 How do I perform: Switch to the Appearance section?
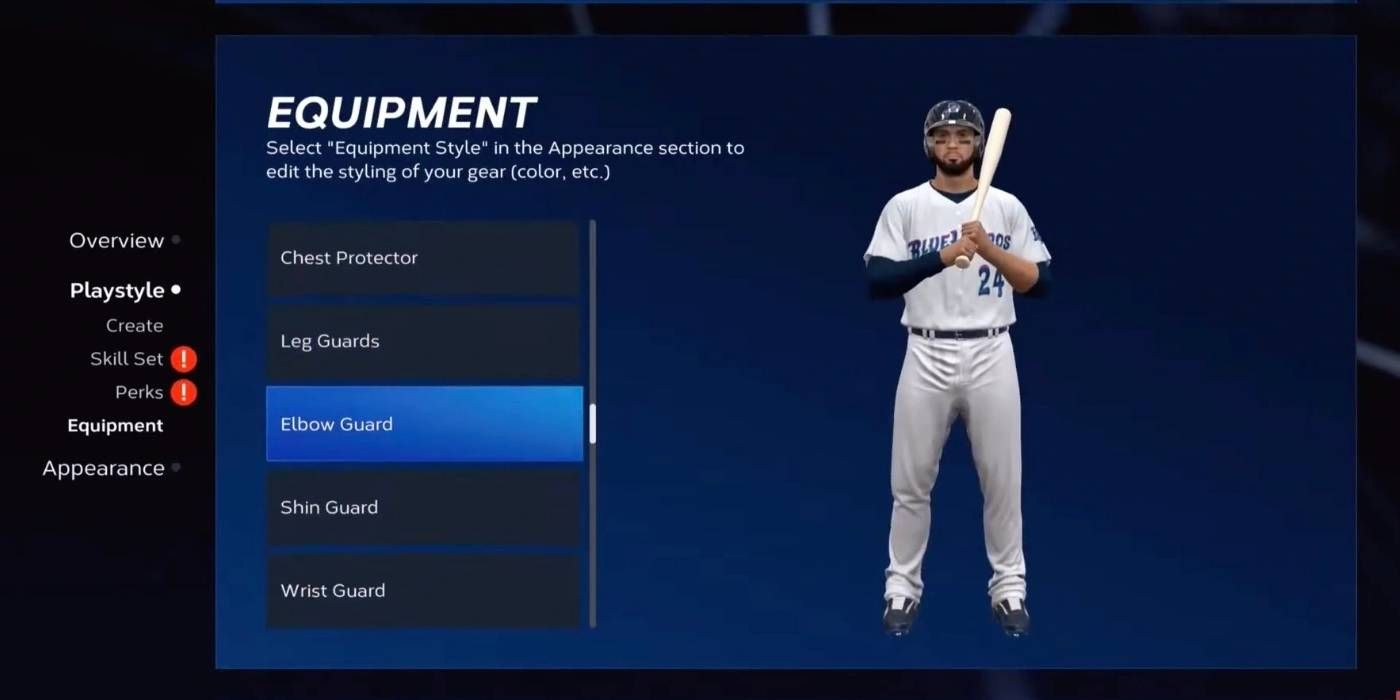103,469
